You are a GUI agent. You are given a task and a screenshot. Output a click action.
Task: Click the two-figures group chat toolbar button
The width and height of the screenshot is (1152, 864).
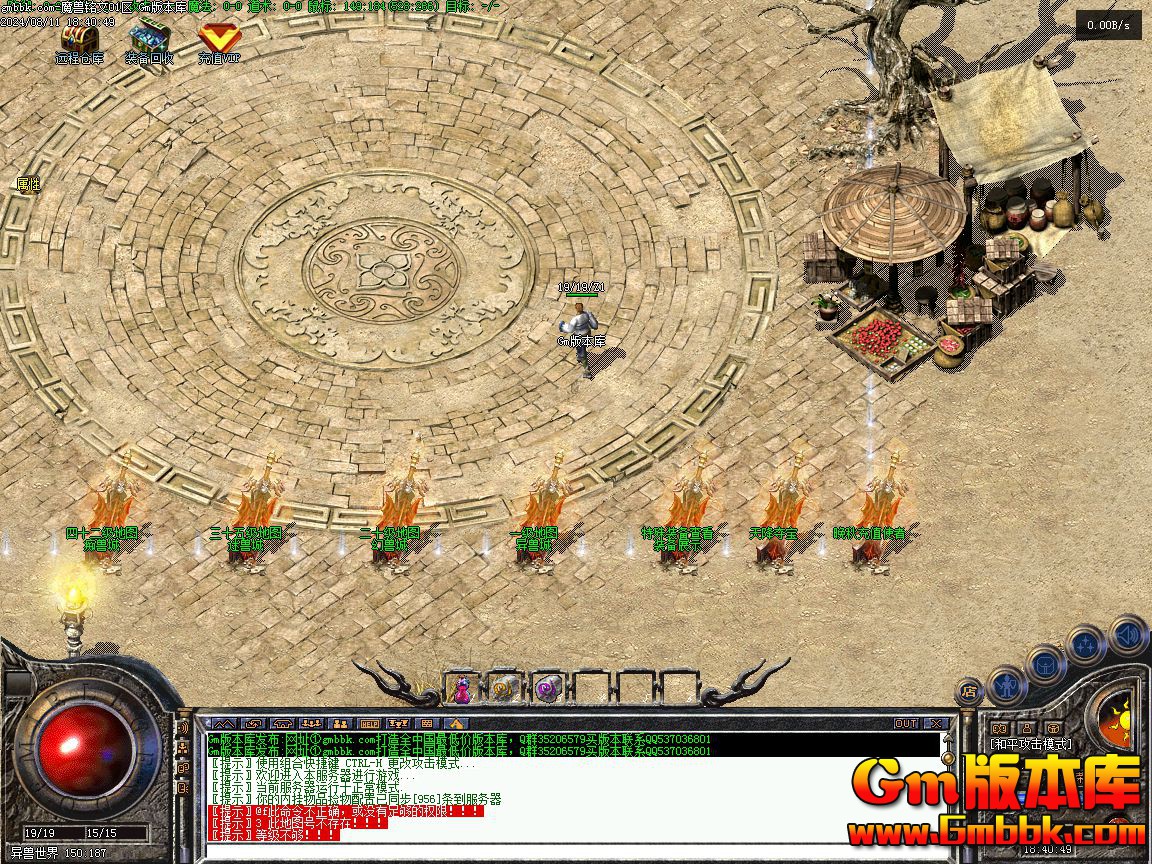pos(340,723)
